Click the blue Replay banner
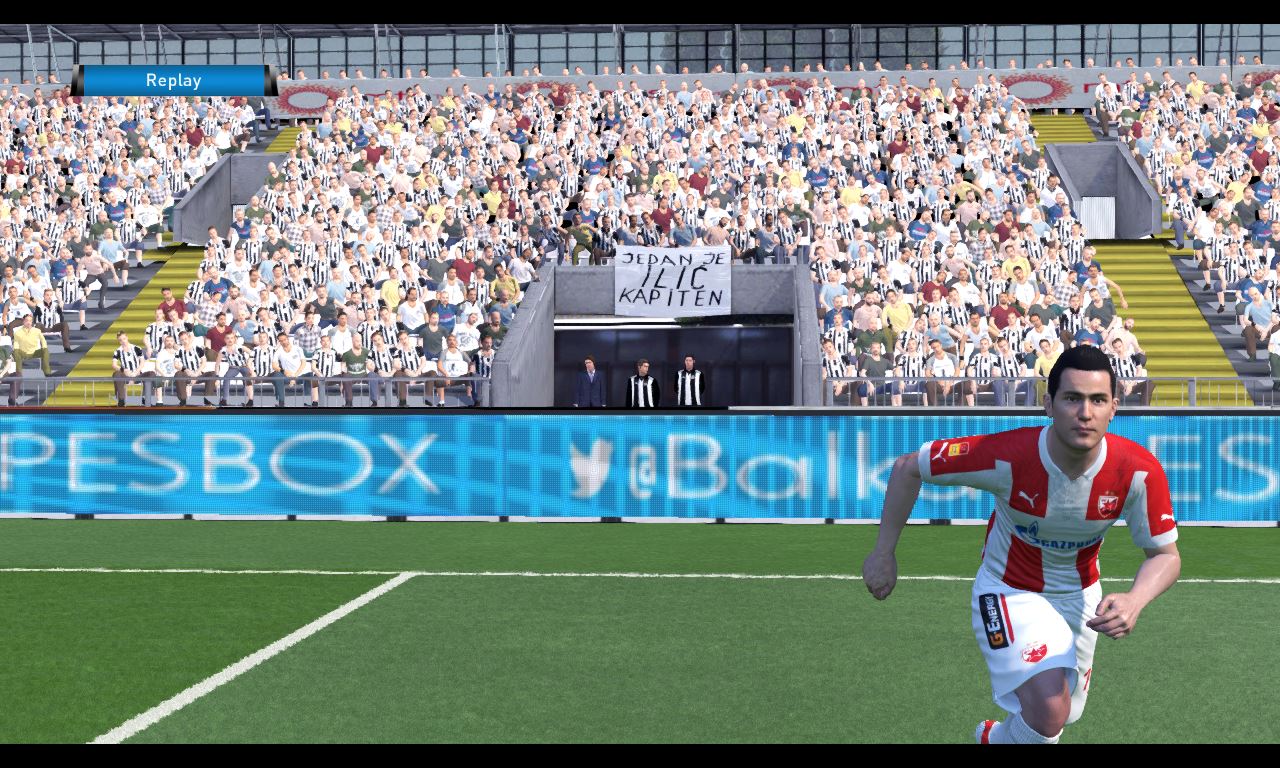 (173, 81)
